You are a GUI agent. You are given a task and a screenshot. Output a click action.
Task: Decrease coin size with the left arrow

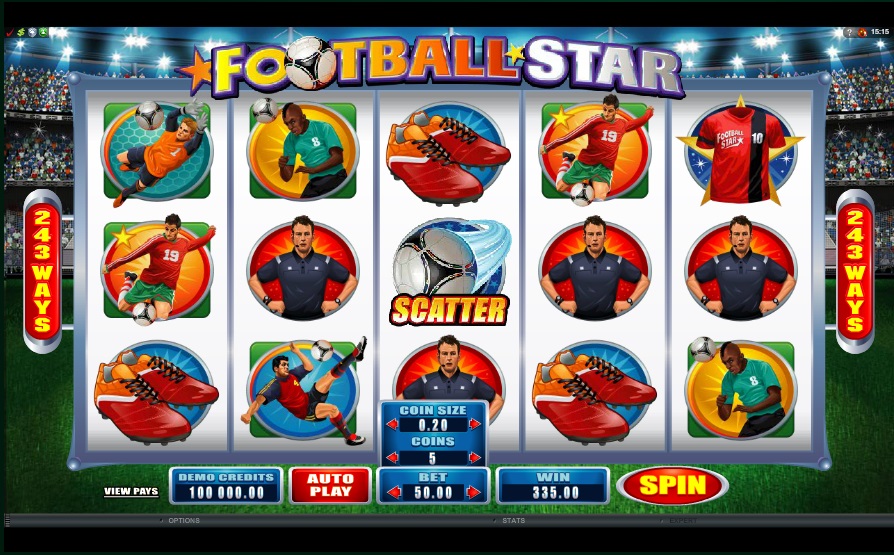tap(391, 424)
